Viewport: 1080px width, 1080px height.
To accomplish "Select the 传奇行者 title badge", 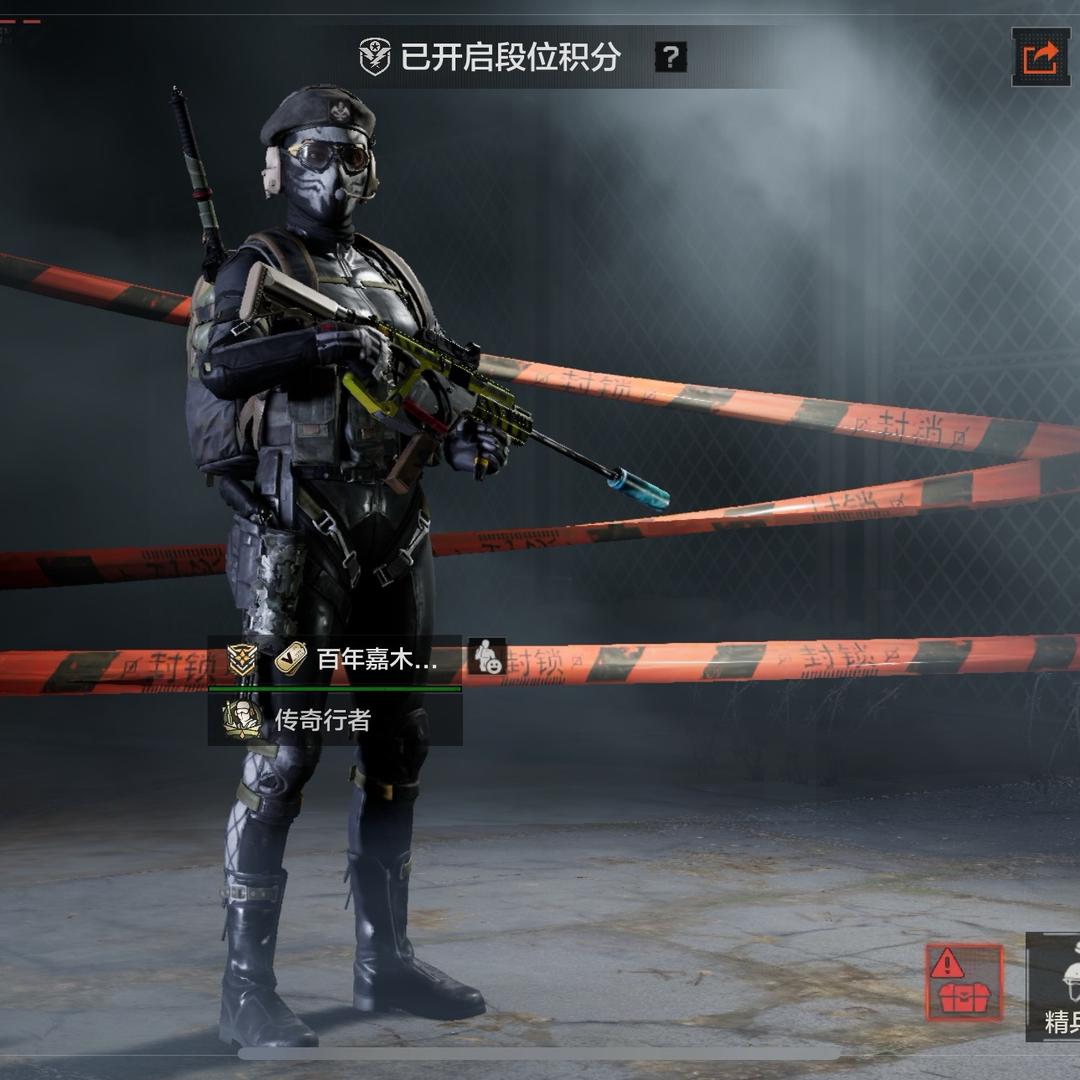I will click(x=322, y=719).
